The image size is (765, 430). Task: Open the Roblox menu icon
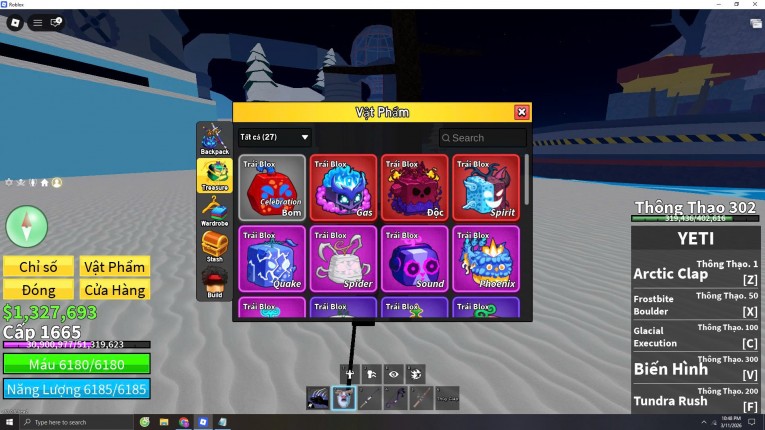[15, 22]
